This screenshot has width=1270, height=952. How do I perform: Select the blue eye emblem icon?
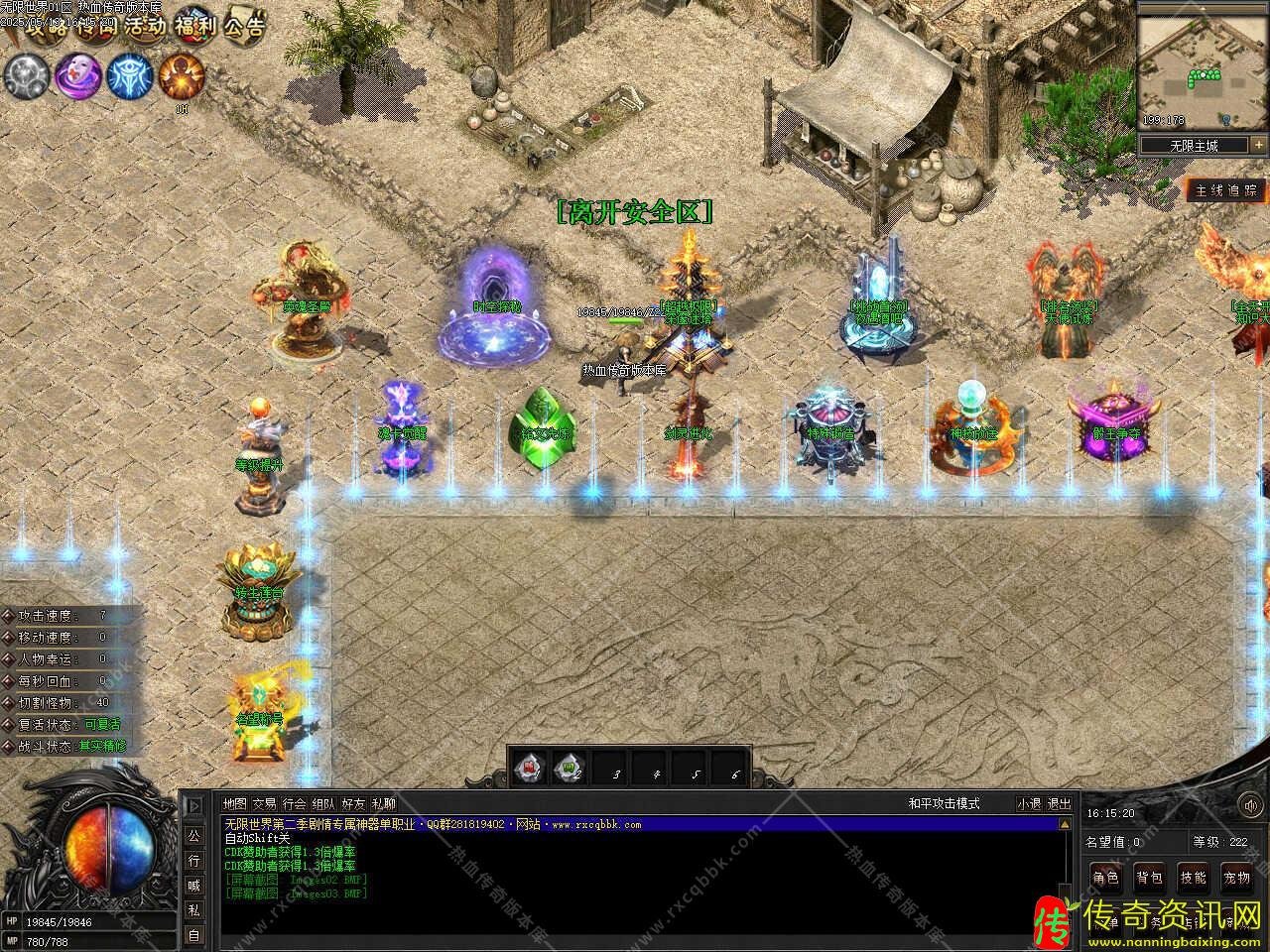(129, 75)
